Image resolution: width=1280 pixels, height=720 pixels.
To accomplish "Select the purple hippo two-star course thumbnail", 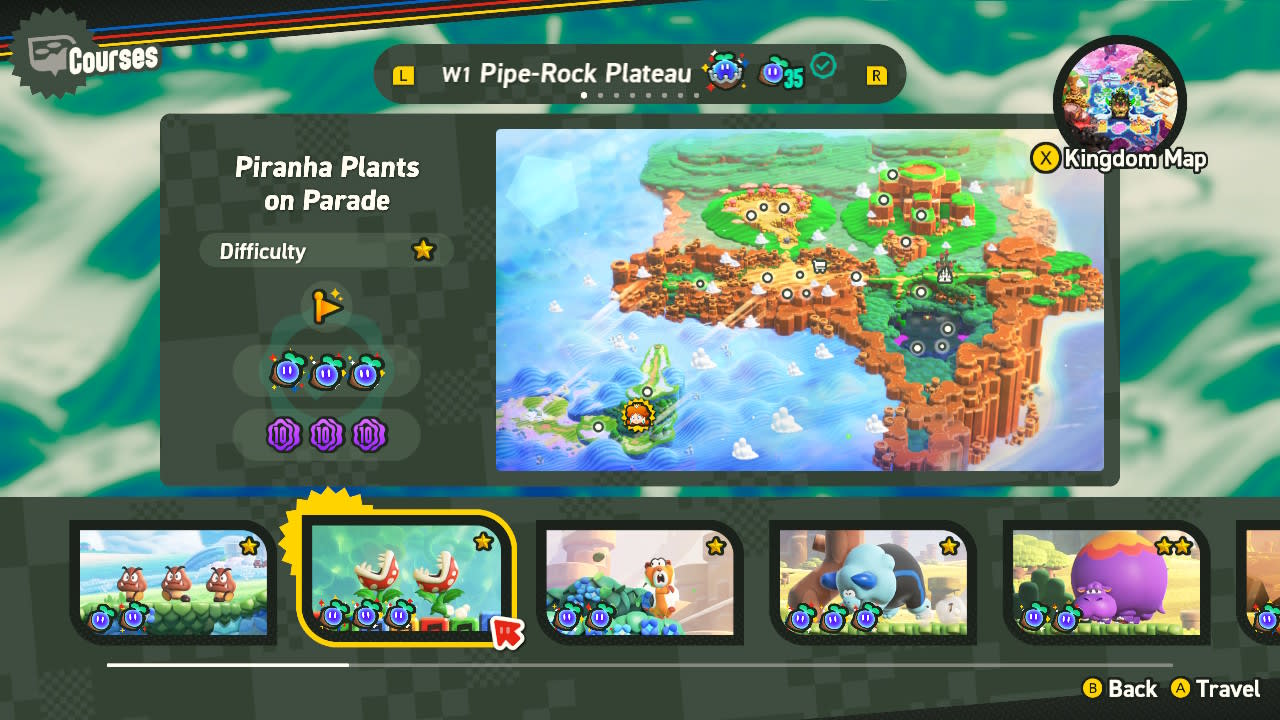I will tap(1106, 582).
